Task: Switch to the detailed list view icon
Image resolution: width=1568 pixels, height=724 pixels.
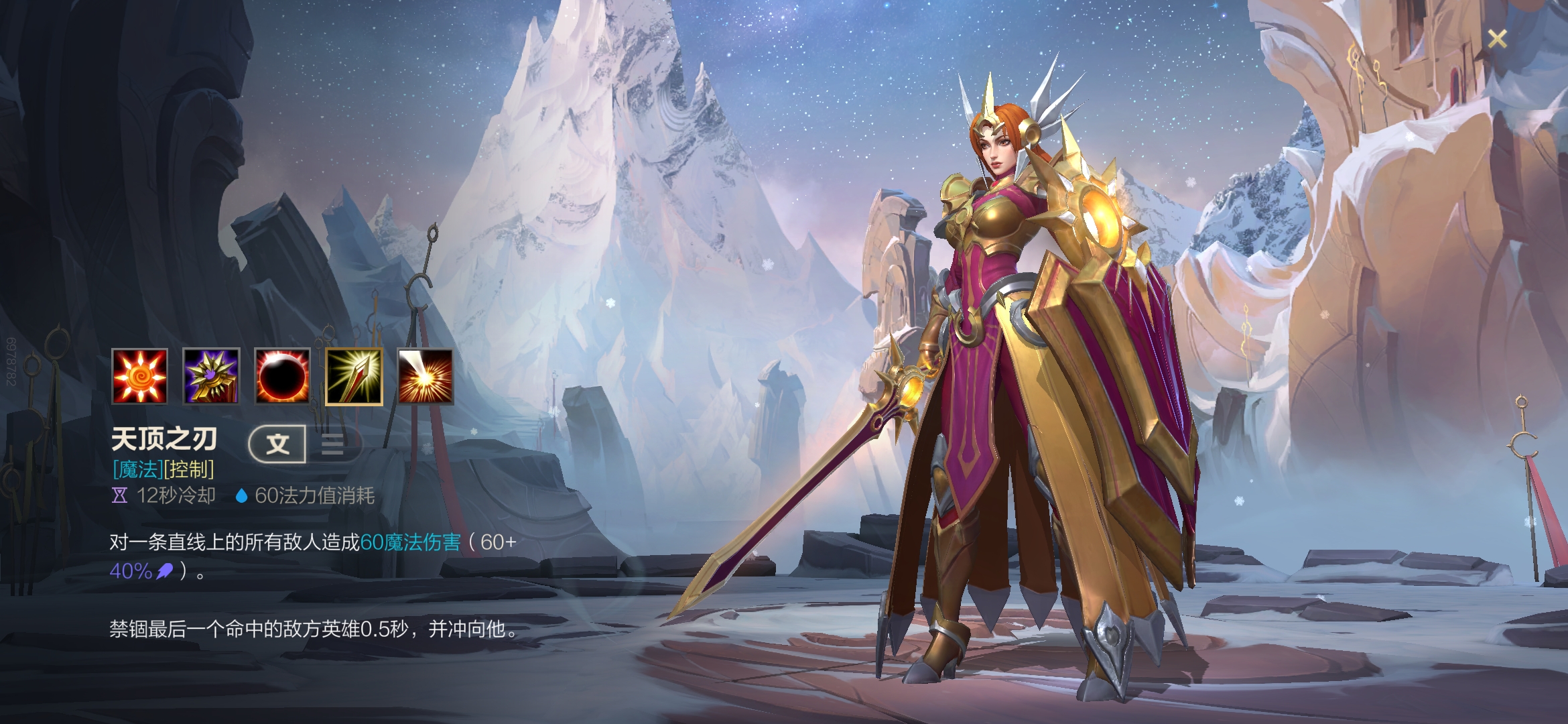Action: [x=332, y=444]
